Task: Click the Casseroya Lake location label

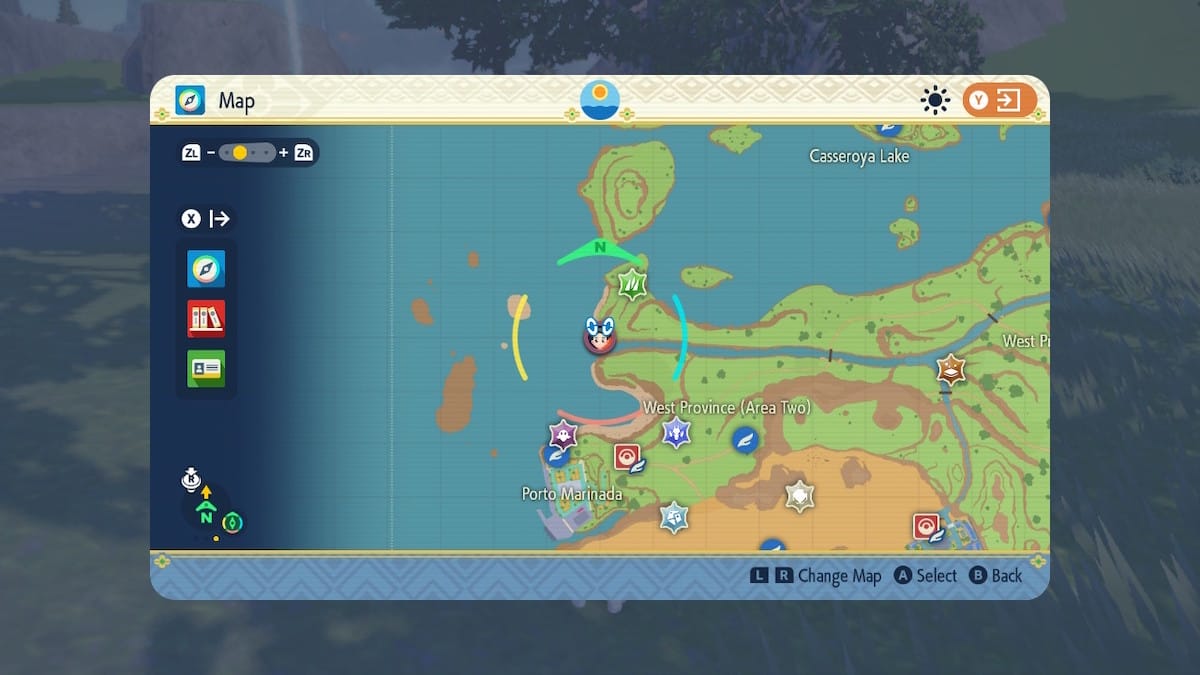Action: (859, 156)
